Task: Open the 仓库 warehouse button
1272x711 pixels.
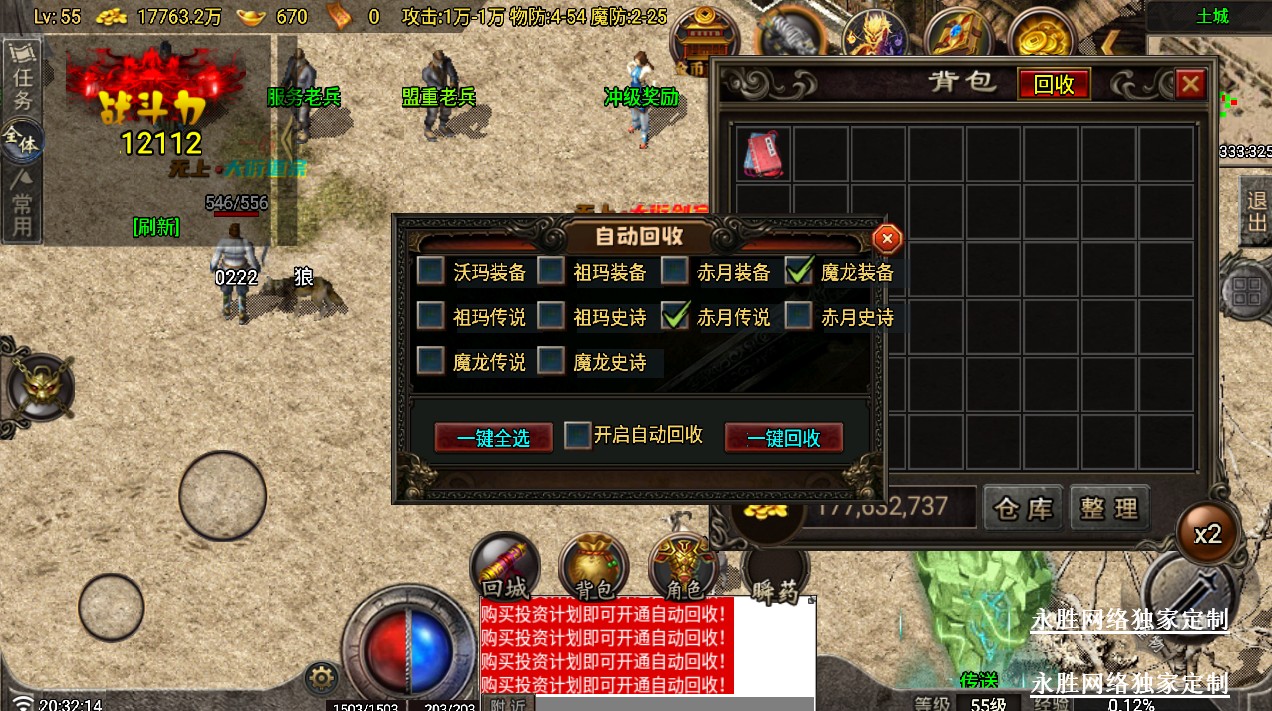Action: 1023,508
